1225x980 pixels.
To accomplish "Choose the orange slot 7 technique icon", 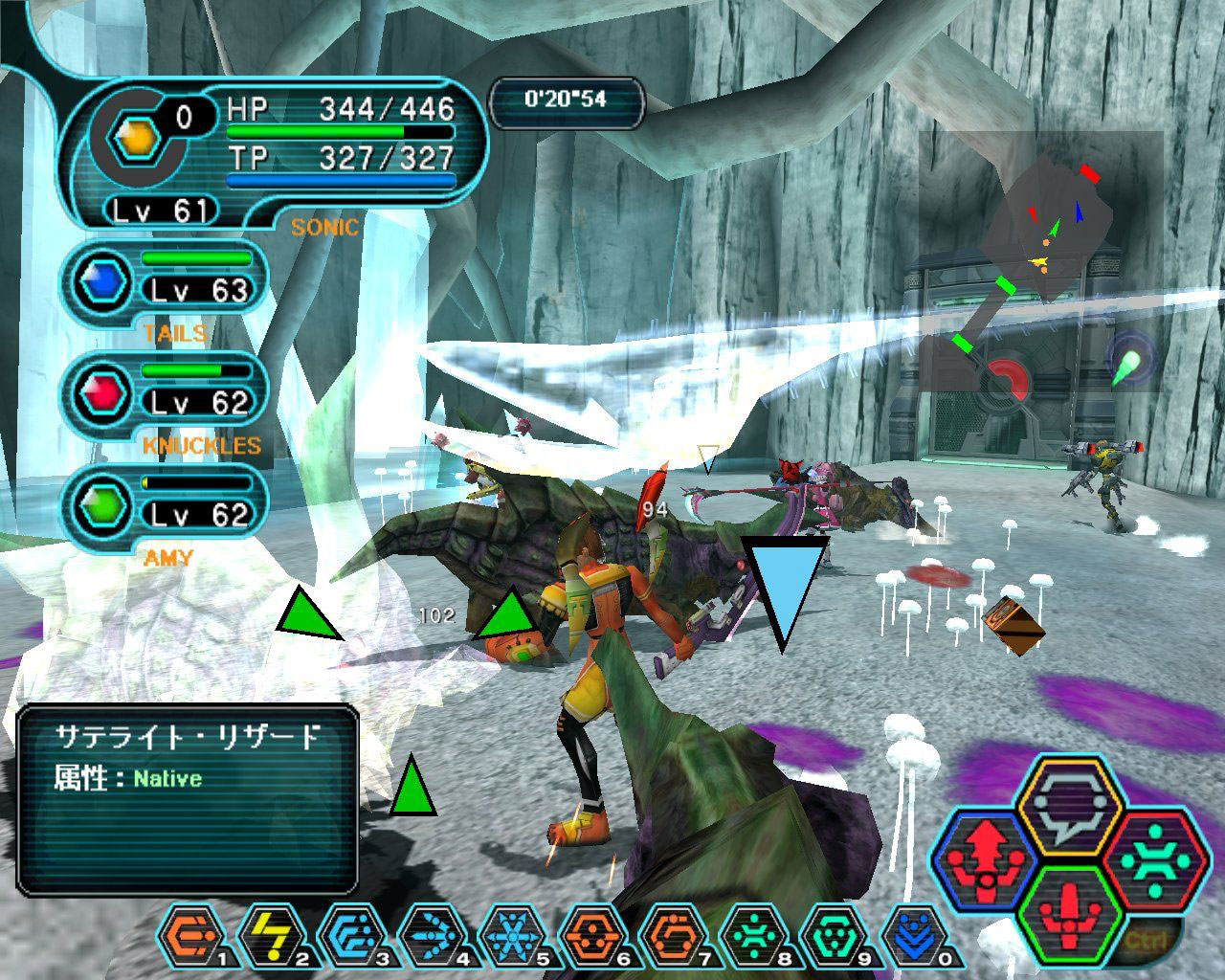I will pos(669,935).
